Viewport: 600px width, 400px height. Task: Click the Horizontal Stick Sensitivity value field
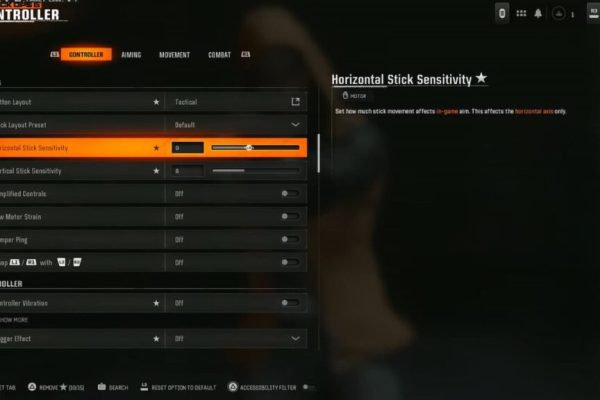(187, 148)
